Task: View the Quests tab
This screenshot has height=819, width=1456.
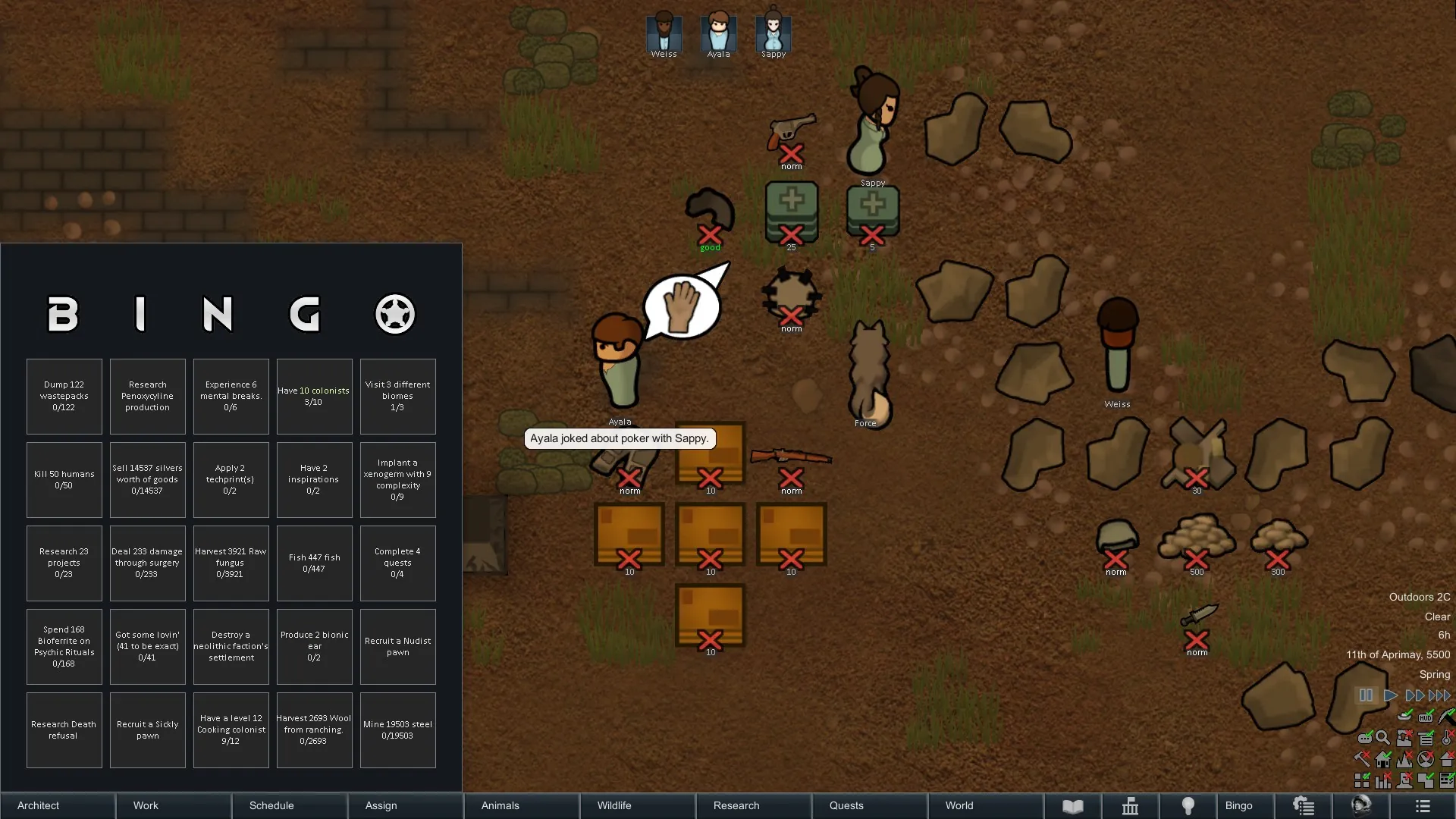Action: point(870,805)
